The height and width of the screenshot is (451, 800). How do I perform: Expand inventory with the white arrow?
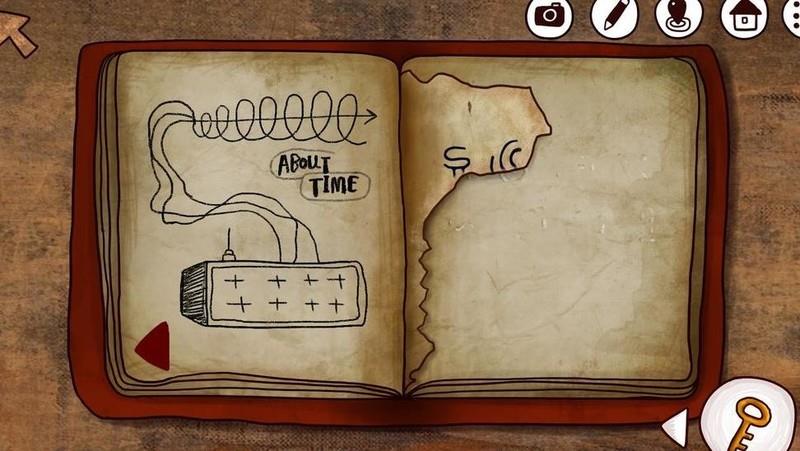pos(676,428)
